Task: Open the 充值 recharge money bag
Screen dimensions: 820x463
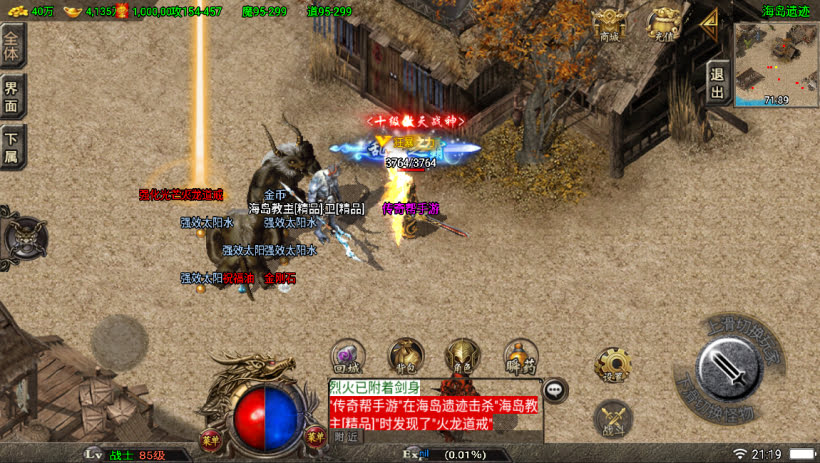Action: coord(663,24)
